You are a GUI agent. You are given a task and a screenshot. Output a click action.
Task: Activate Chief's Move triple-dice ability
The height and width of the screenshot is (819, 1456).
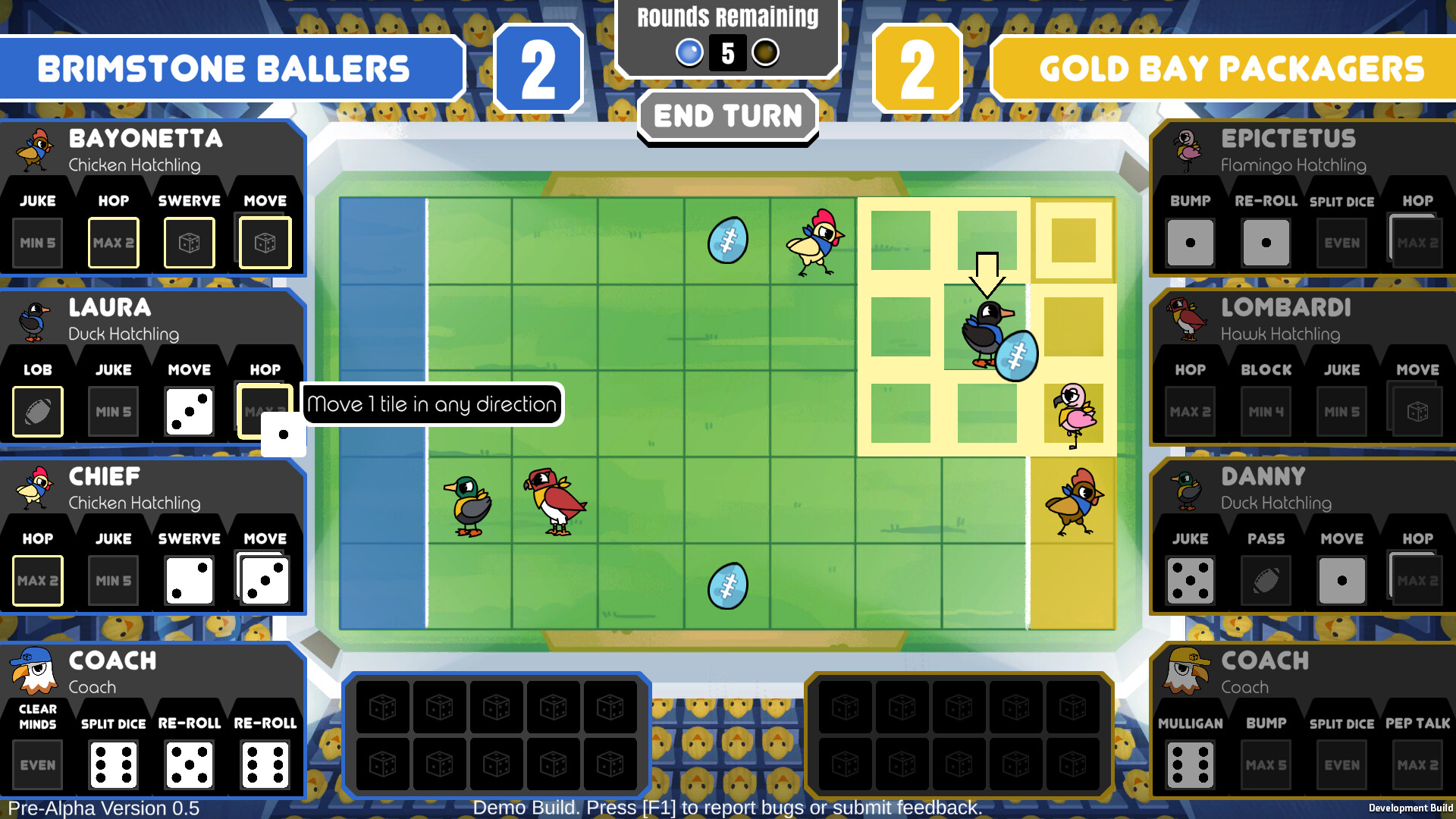coord(264,580)
